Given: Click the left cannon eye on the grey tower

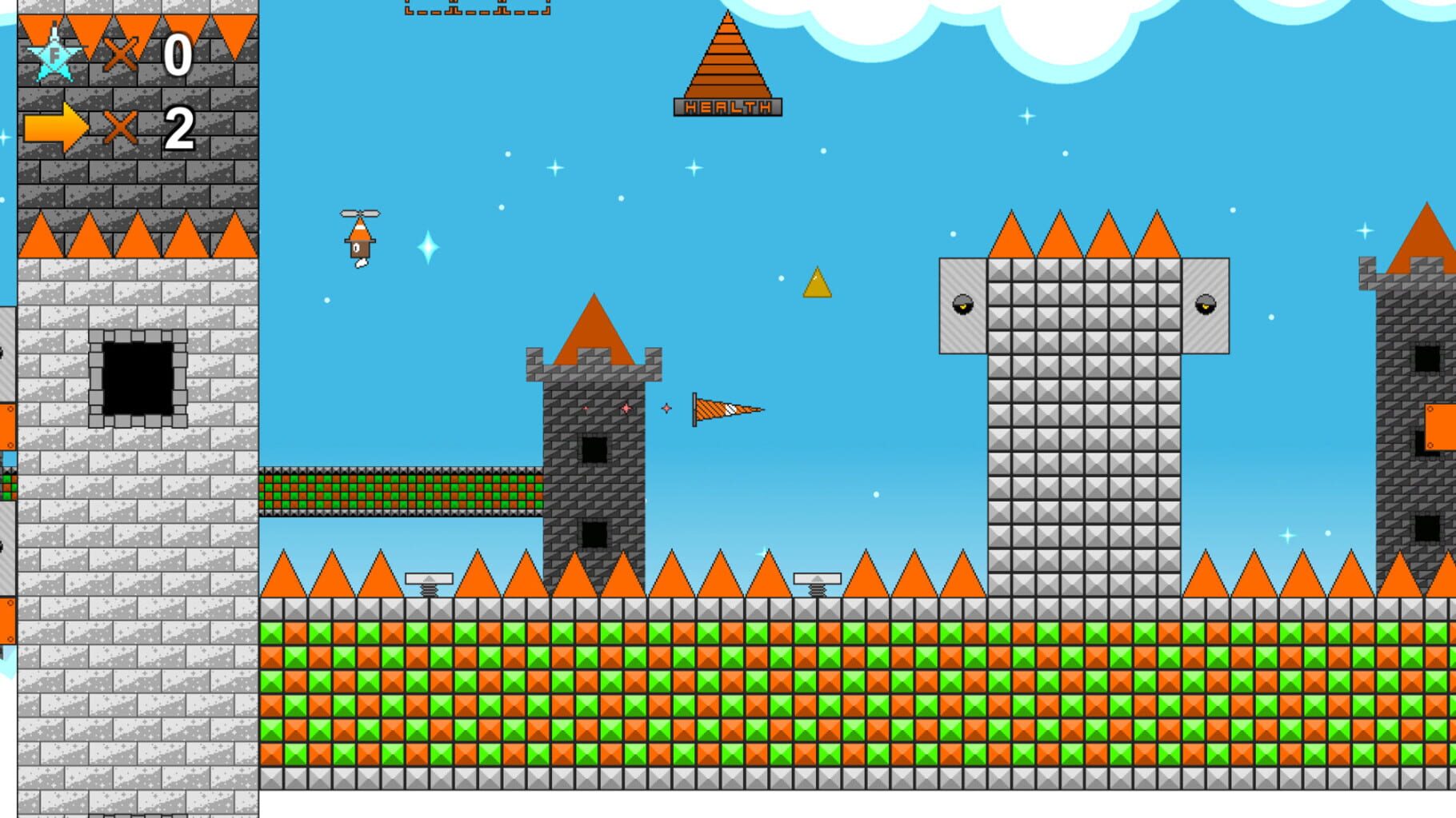Looking at the screenshot, I should [962, 305].
